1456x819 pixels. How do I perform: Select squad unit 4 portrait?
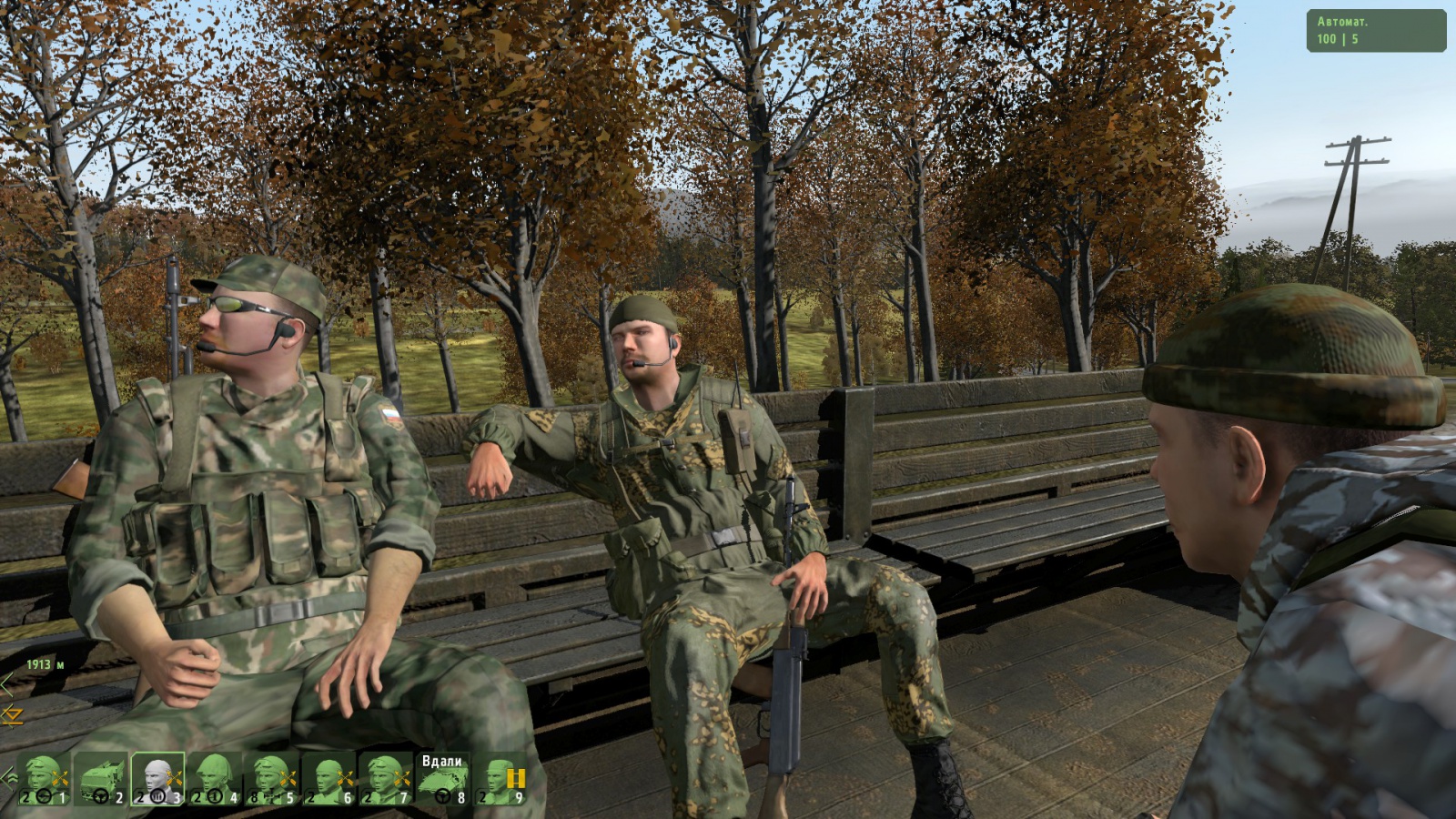tap(215, 780)
